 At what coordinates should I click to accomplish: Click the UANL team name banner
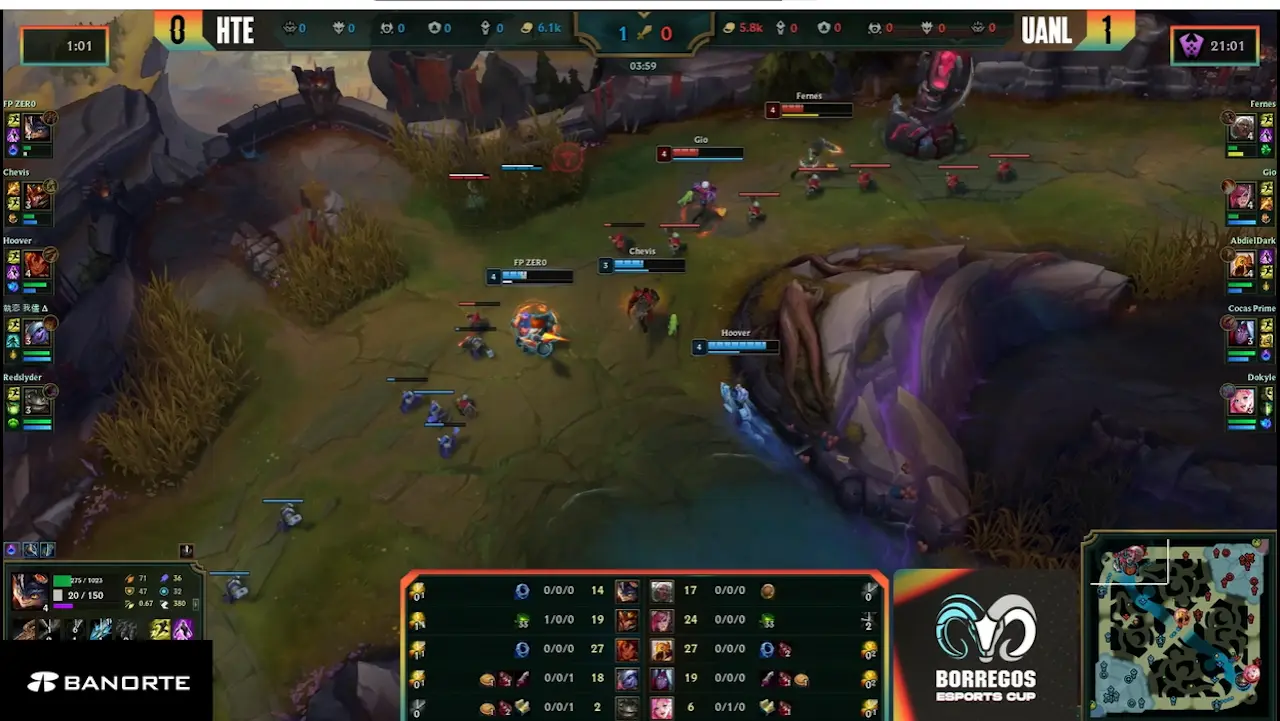coord(1046,31)
